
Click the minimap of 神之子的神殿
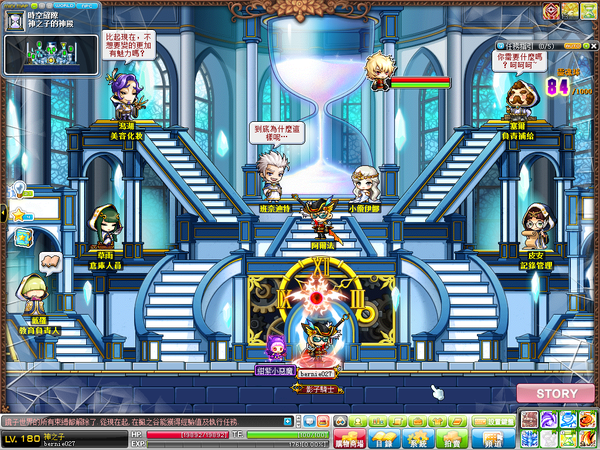[51, 55]
